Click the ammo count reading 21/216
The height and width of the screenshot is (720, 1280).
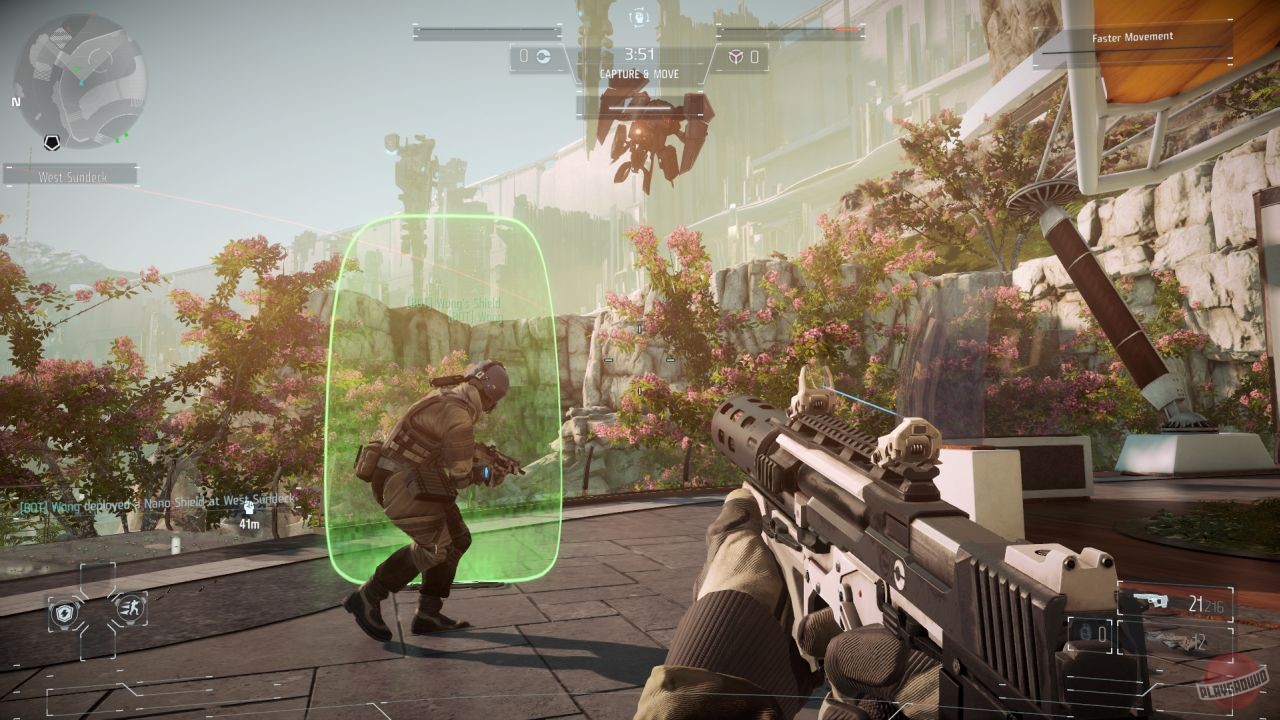coord(1206,604)
